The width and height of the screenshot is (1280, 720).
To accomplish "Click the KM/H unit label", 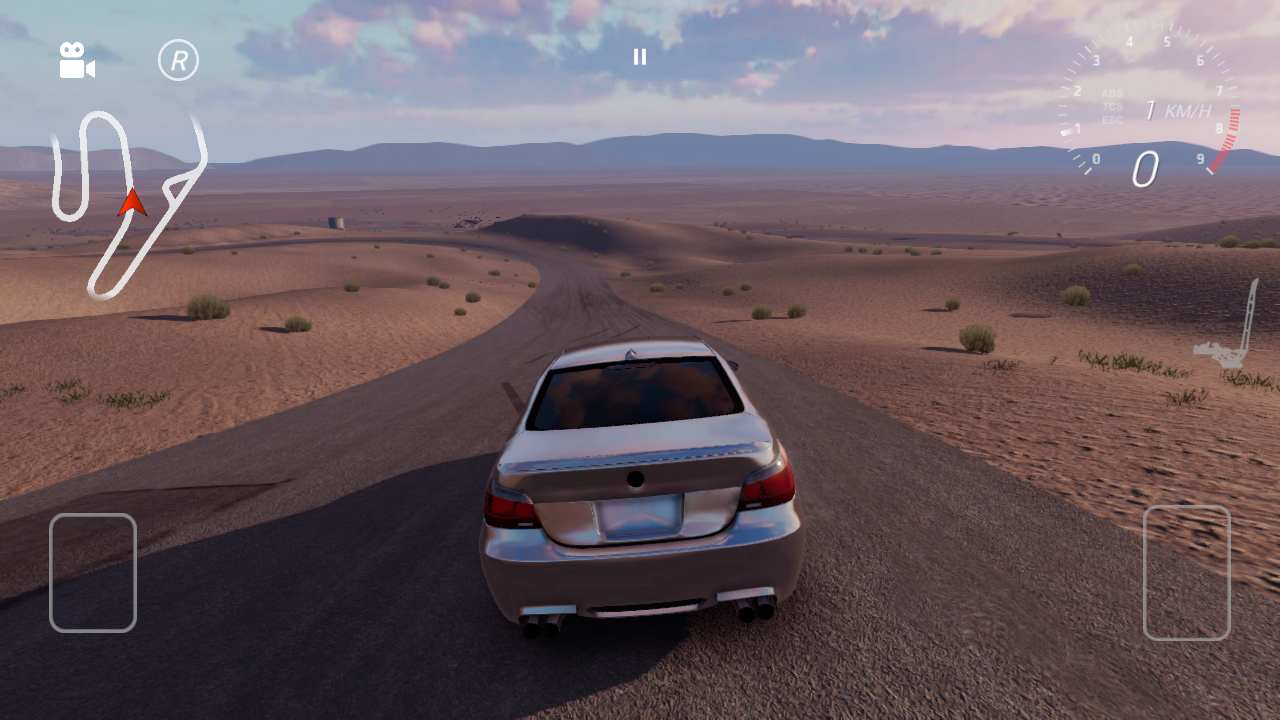I will click(x=1189, y=111).
